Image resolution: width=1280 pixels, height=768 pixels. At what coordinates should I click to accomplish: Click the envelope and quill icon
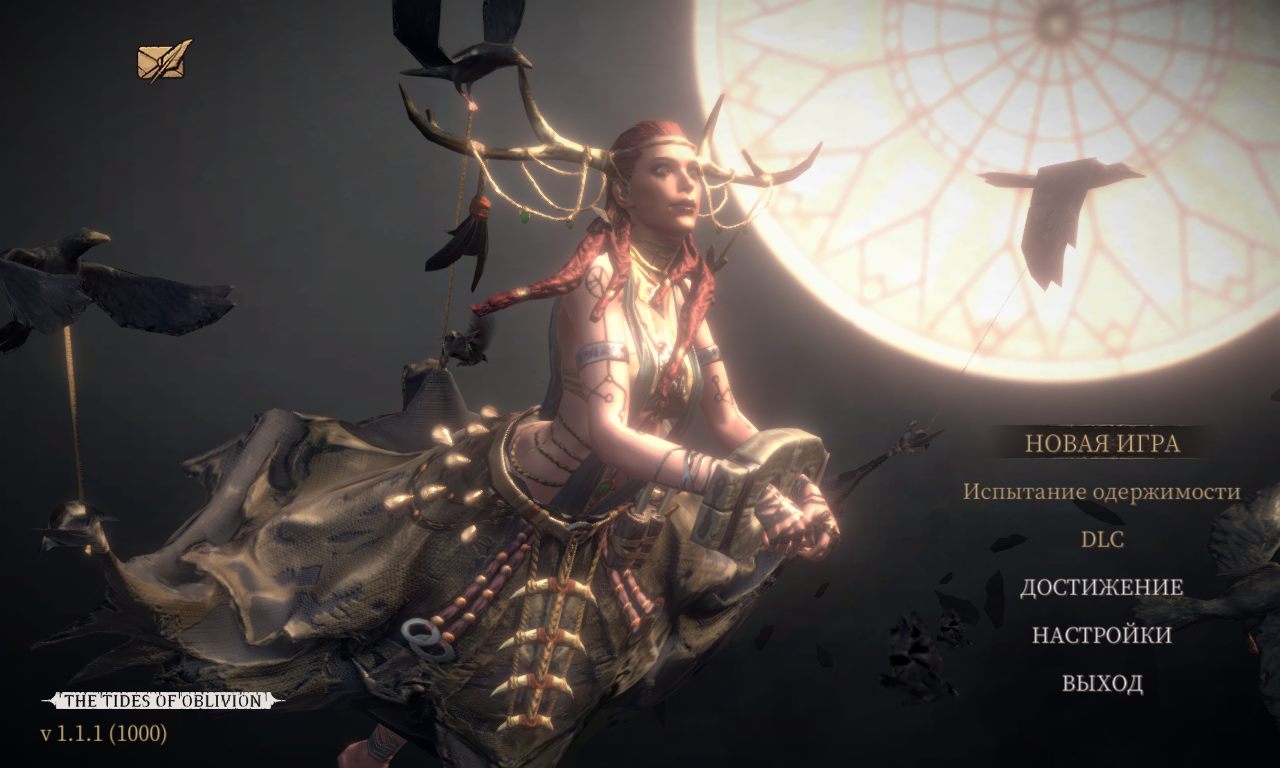click(164, 62)
